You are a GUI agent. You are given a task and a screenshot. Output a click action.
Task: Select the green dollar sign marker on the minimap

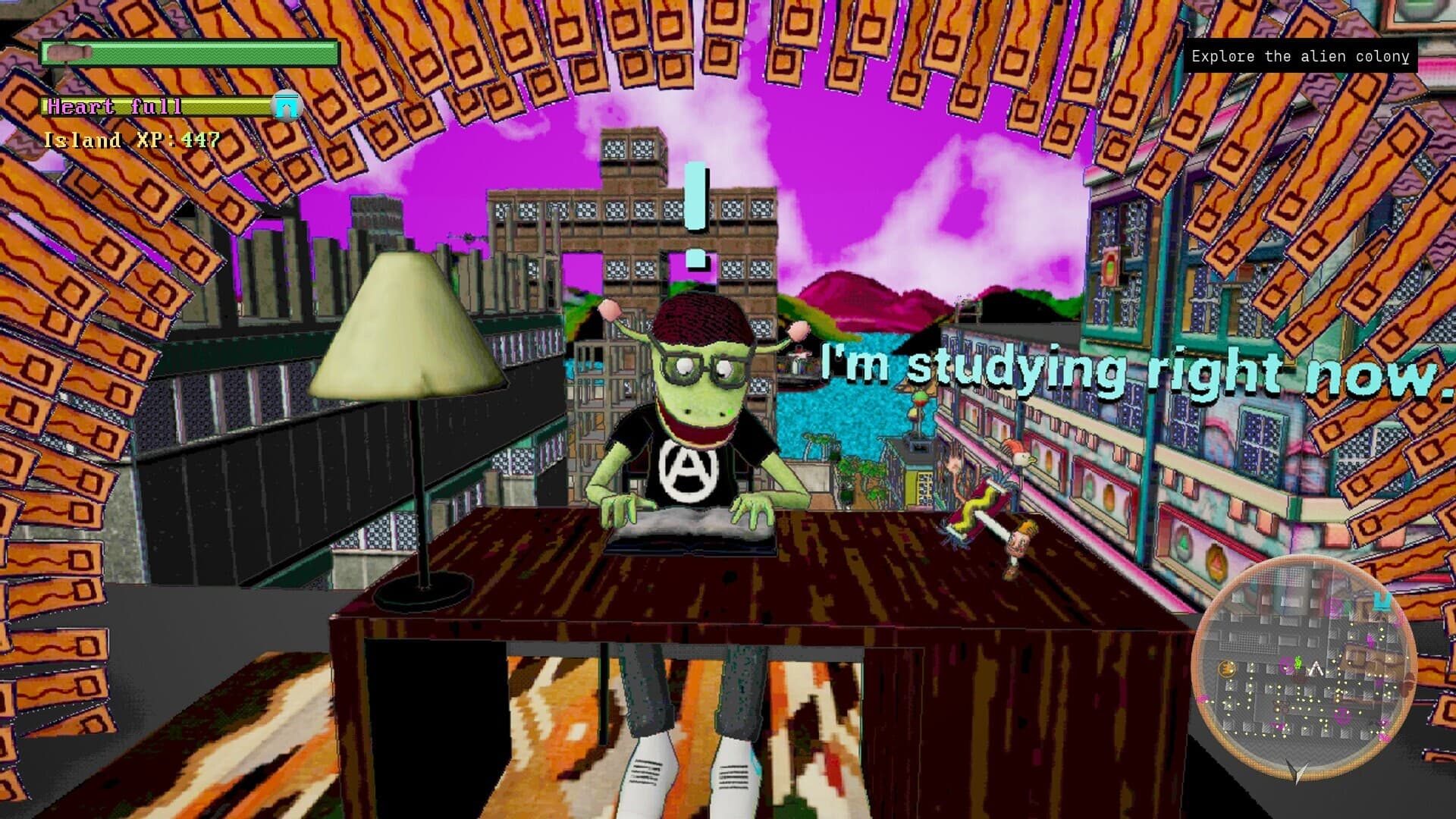(x=1298, y=663)
